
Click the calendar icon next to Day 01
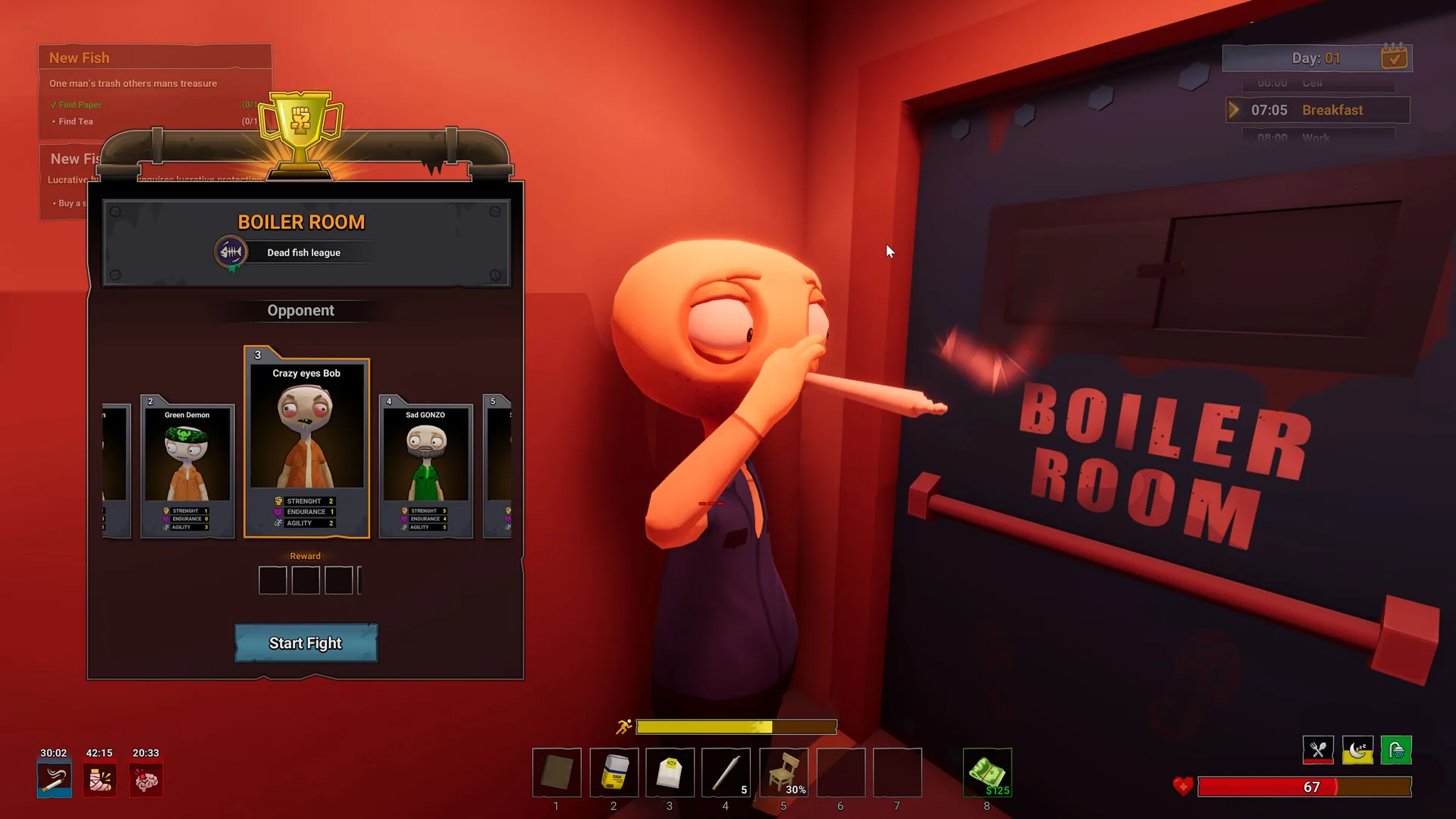[1394, 57]
